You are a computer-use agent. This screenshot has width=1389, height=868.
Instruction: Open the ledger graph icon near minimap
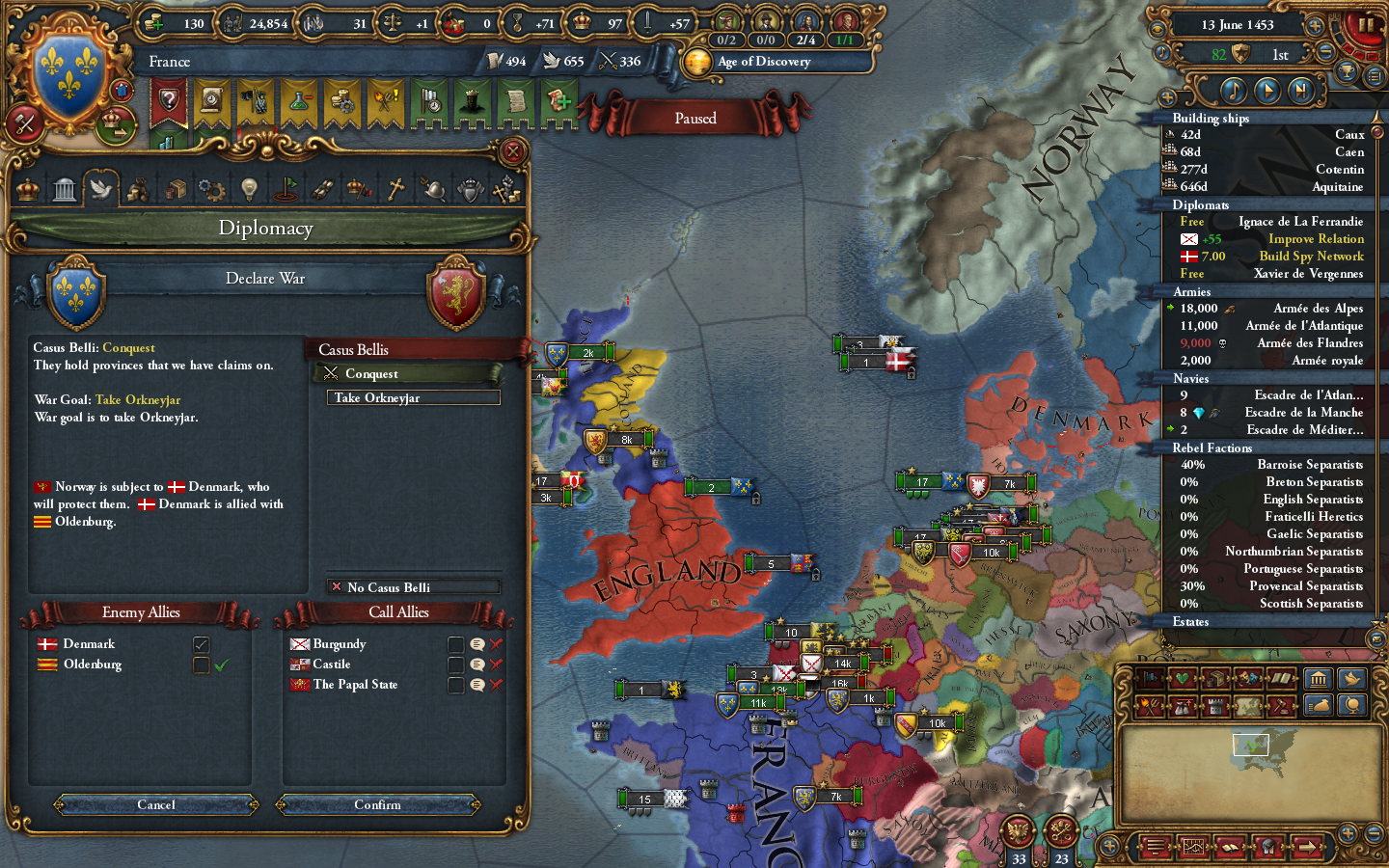coord(1193,847)
